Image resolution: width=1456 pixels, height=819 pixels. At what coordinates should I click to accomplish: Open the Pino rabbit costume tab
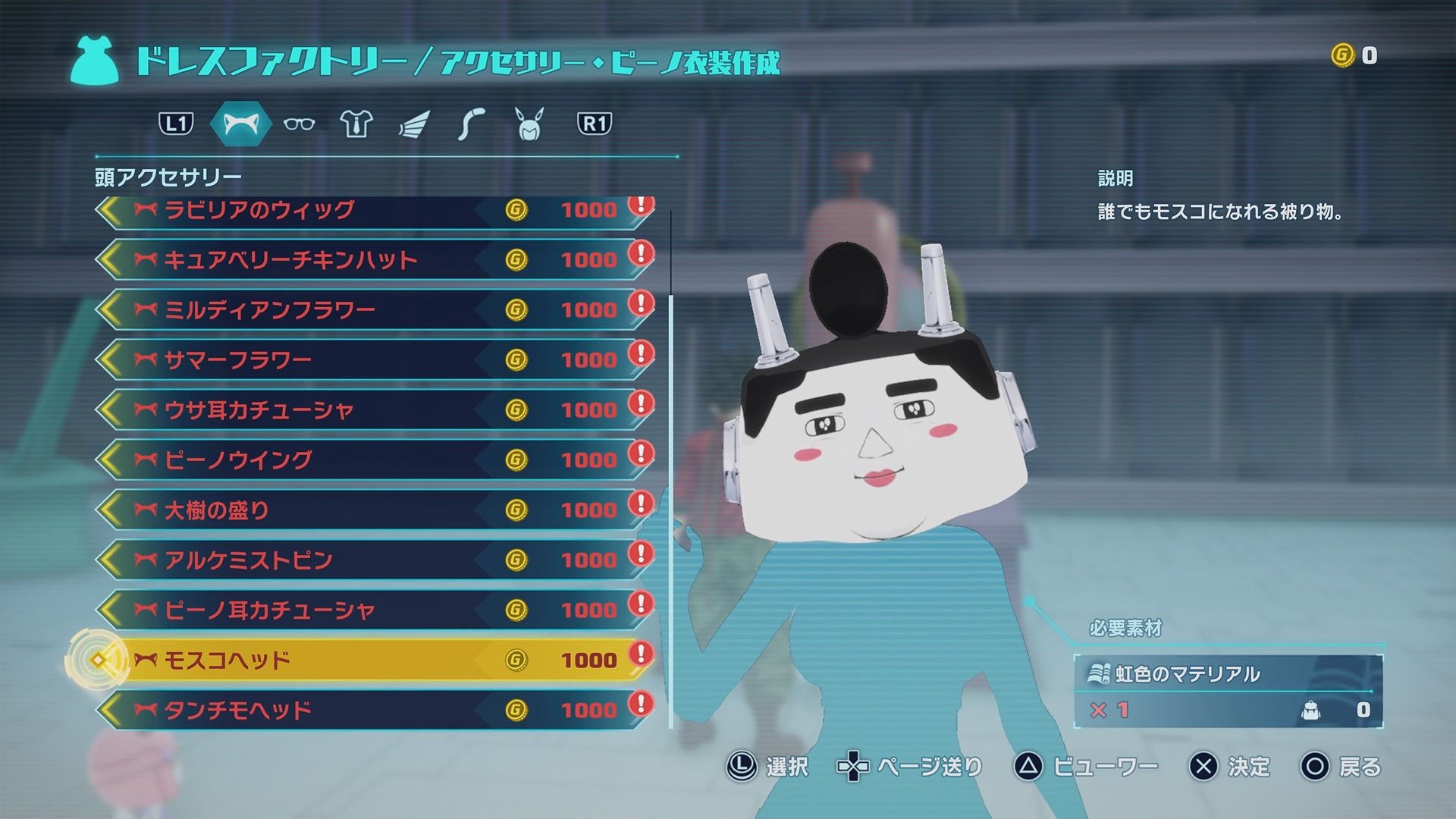coord(529,124)
